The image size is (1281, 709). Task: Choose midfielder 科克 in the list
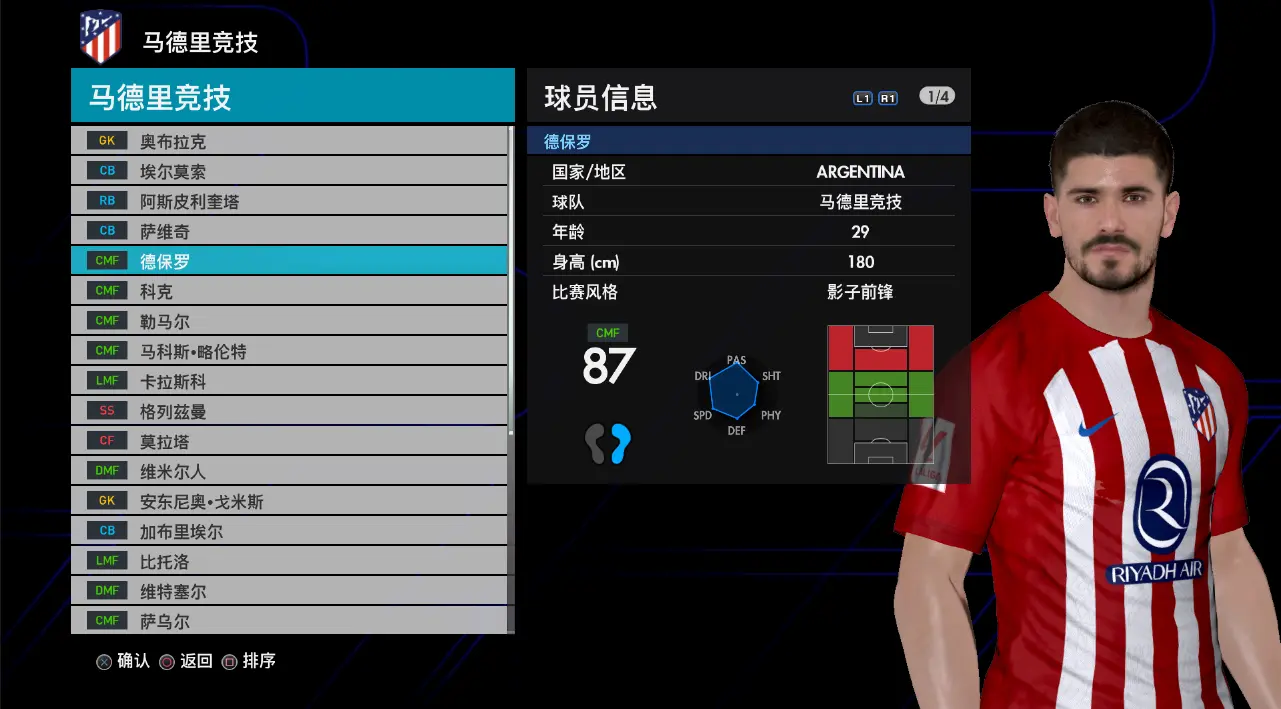click(289, 291)
